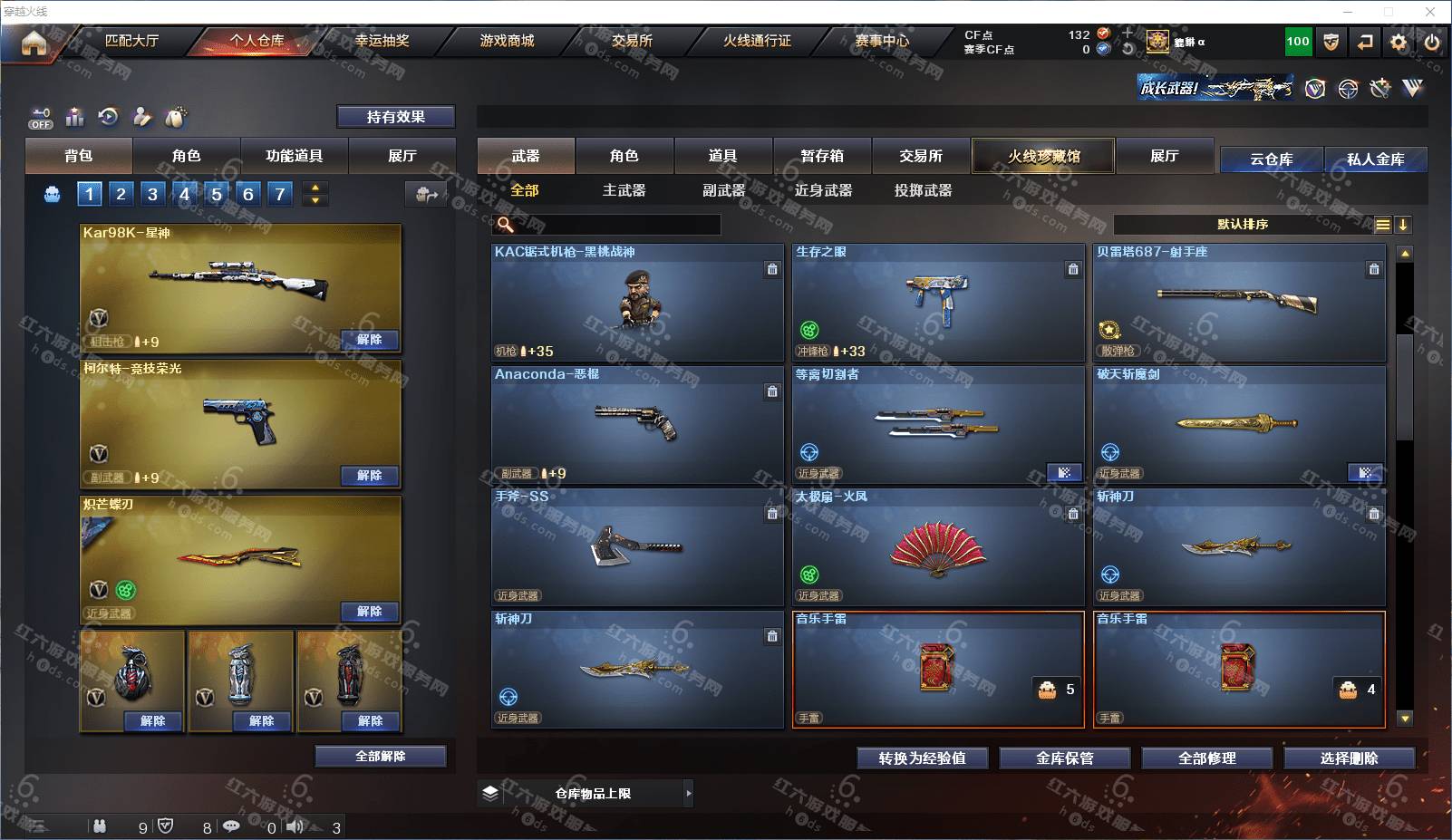Click the 持有效果 button
The width and height of the screenshot is (1452, 840).
pos(395,117)
